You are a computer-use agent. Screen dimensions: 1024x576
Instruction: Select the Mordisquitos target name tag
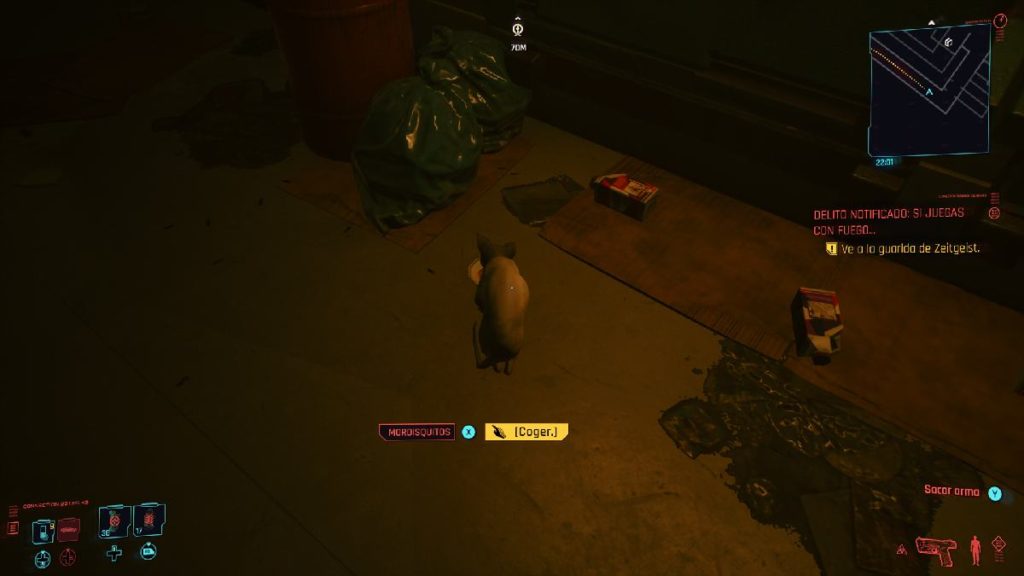416,432
